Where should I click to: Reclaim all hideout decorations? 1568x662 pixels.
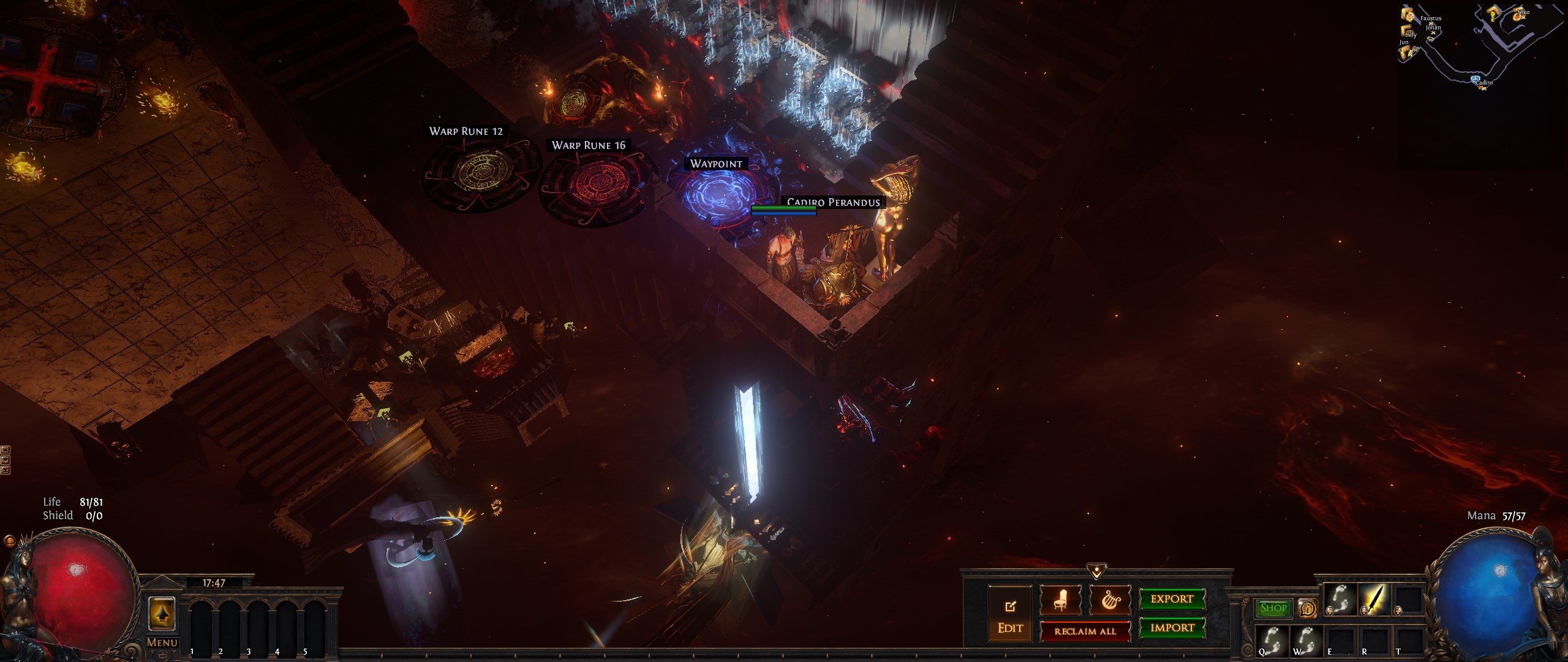coord(1085,631)
